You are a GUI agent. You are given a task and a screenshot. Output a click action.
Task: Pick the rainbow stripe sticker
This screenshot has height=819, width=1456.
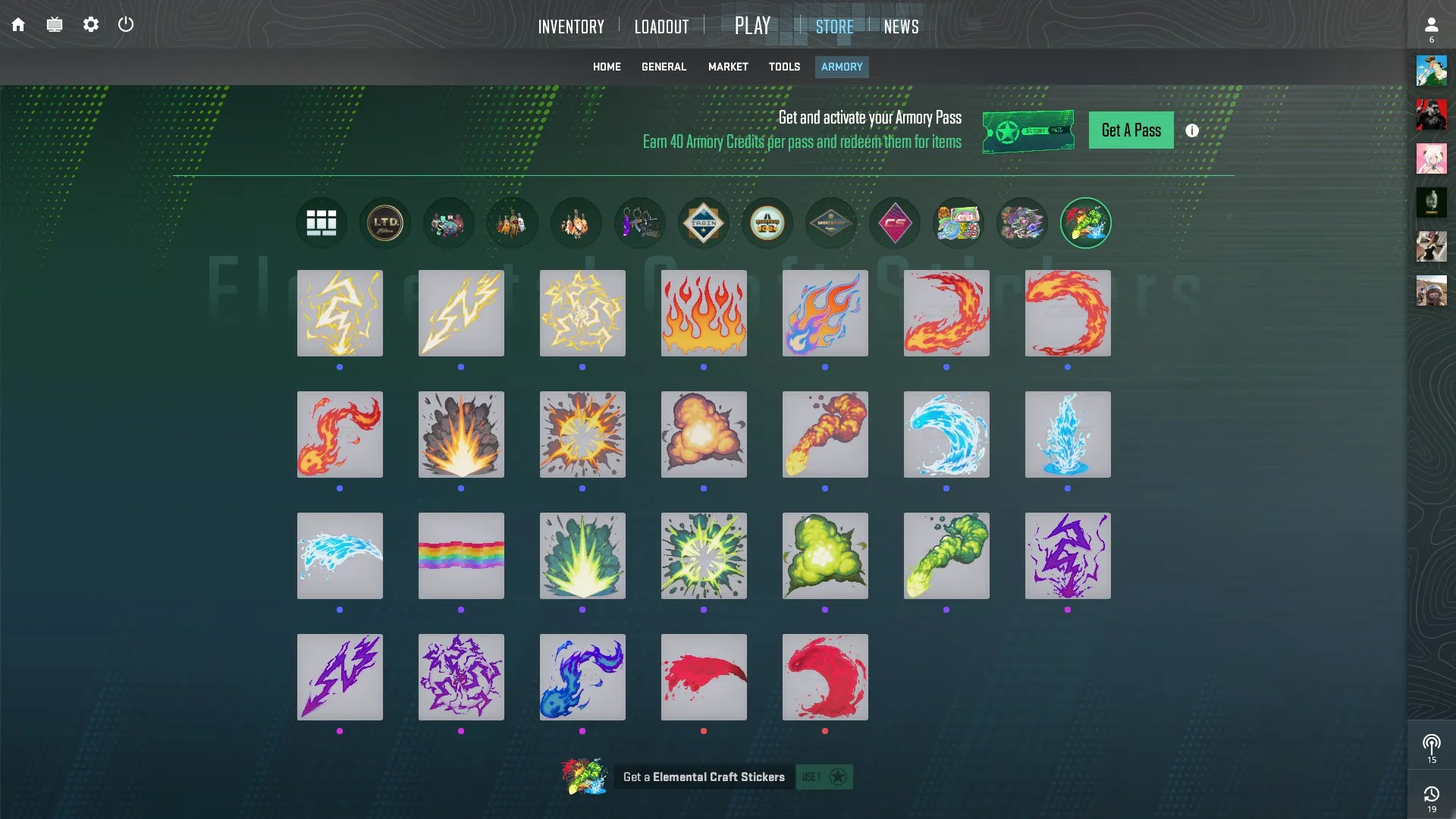click(x=461, y=556)
